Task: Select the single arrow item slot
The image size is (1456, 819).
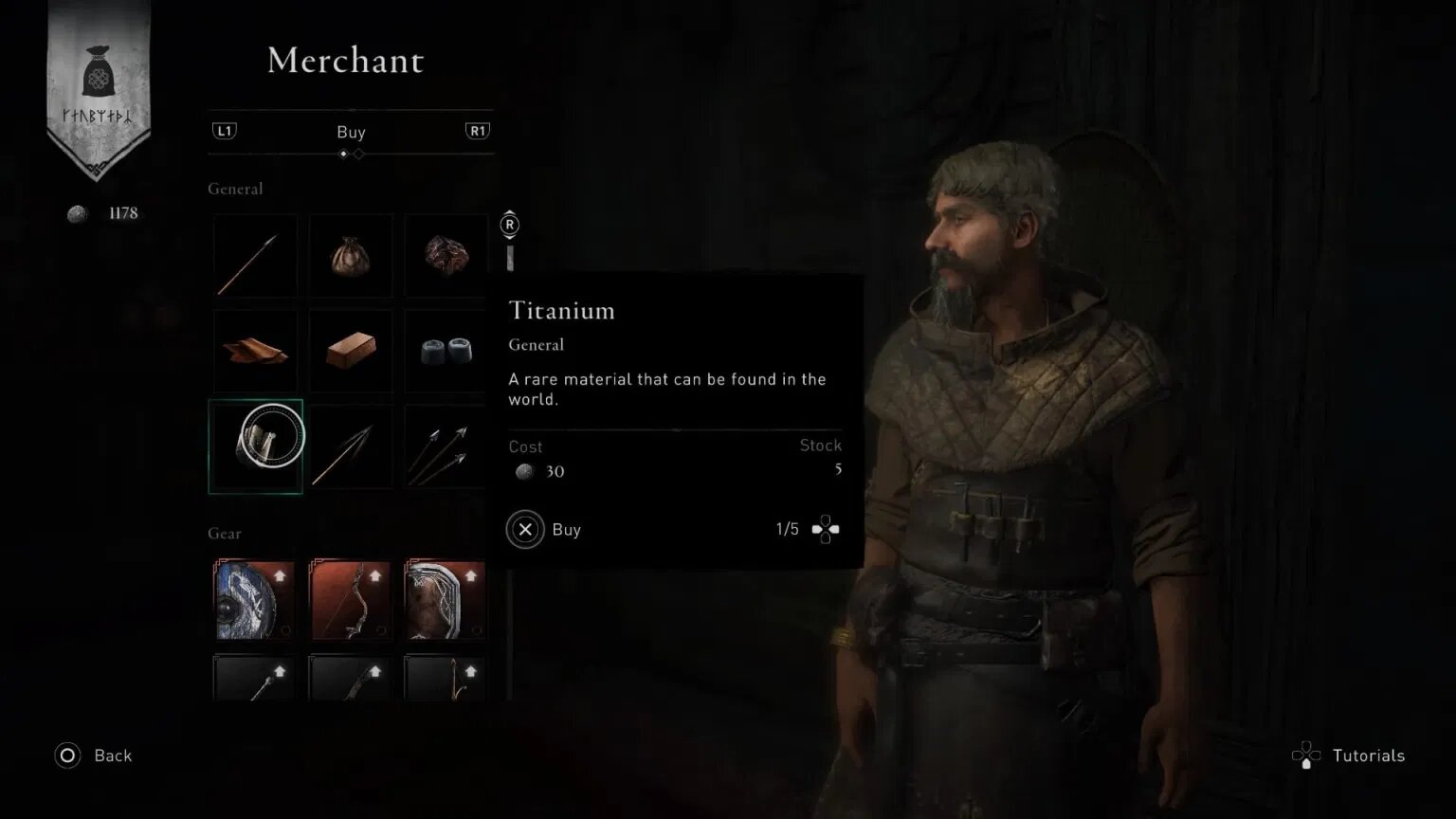Action: pos(255,256)
